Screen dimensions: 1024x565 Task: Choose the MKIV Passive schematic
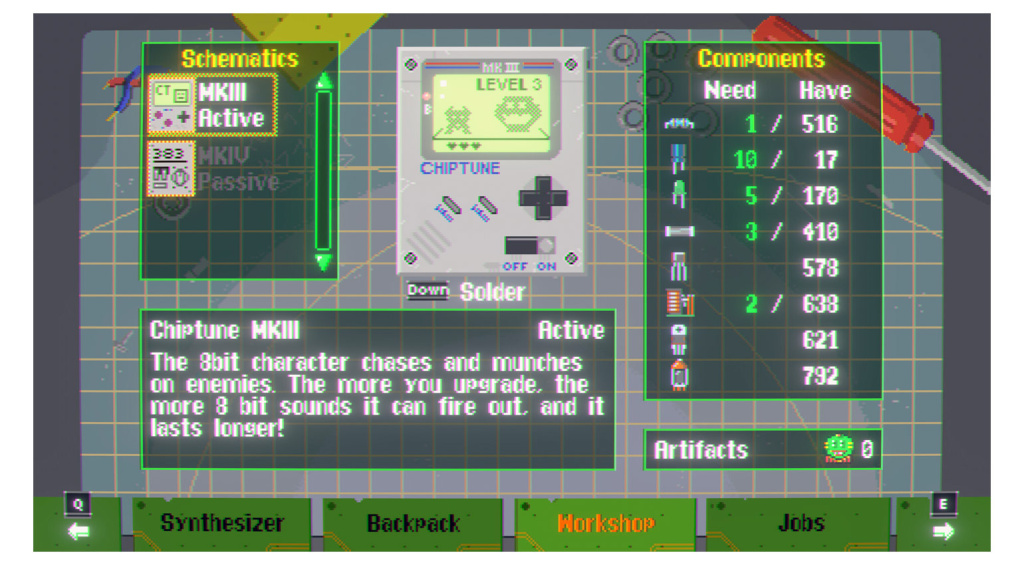coord(212,169)
